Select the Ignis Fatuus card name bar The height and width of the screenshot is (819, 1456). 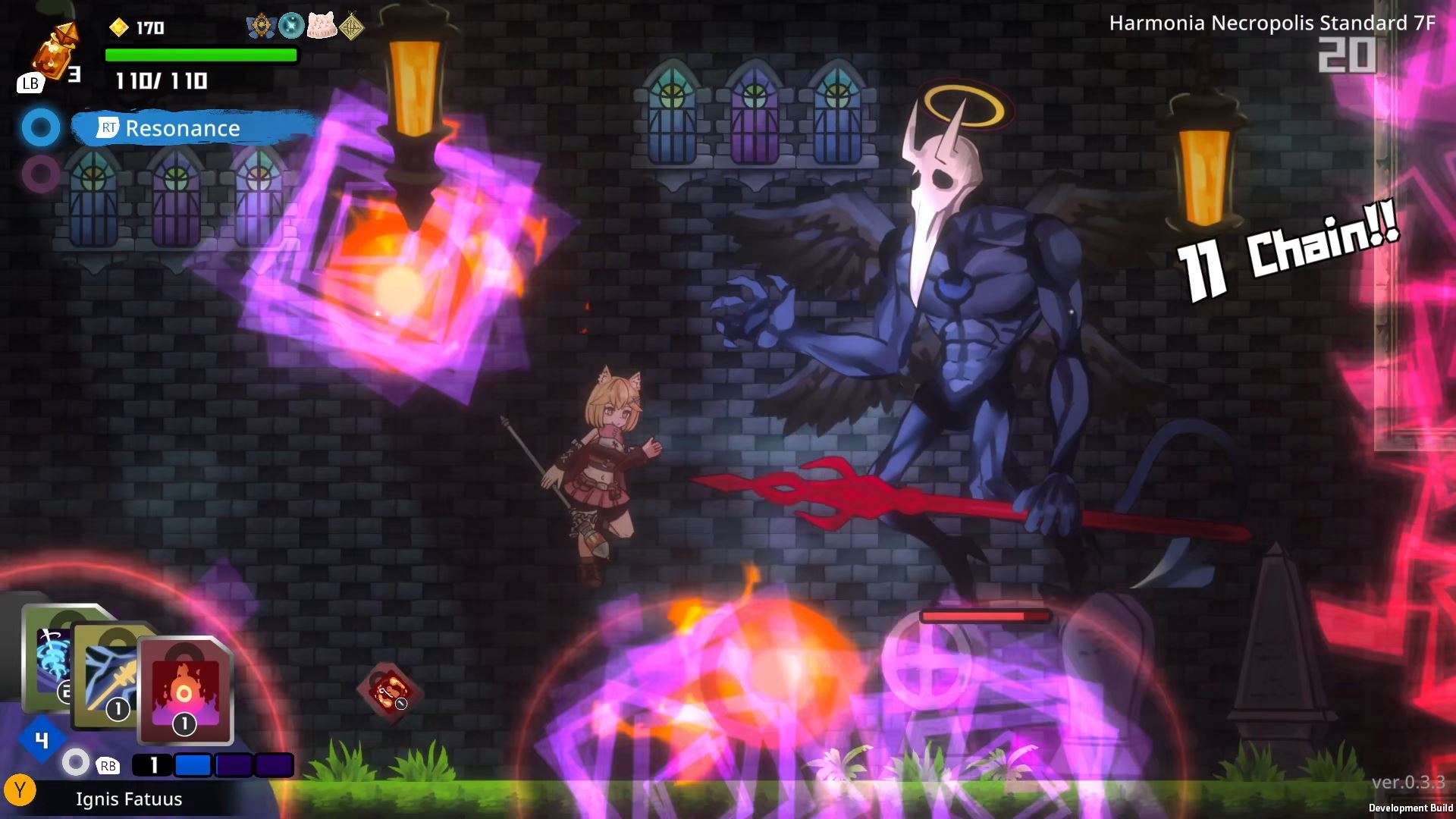tap(129, 799)
